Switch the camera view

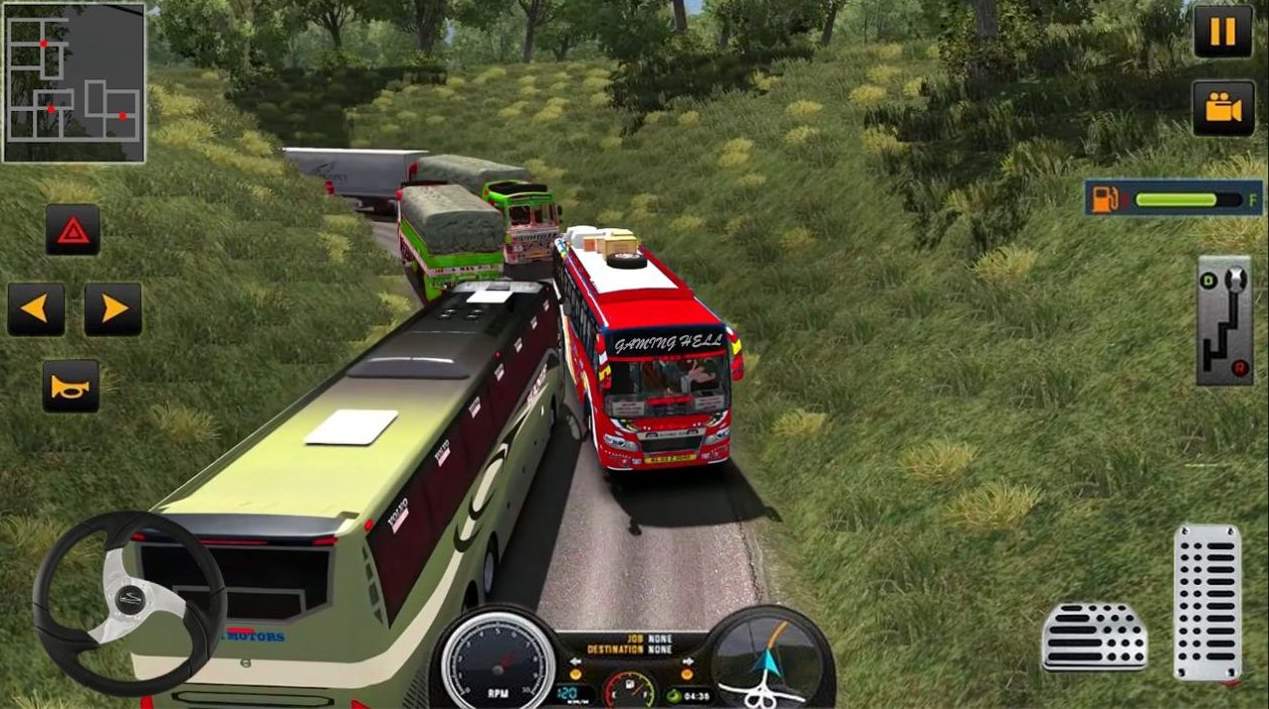(1222, 108)
